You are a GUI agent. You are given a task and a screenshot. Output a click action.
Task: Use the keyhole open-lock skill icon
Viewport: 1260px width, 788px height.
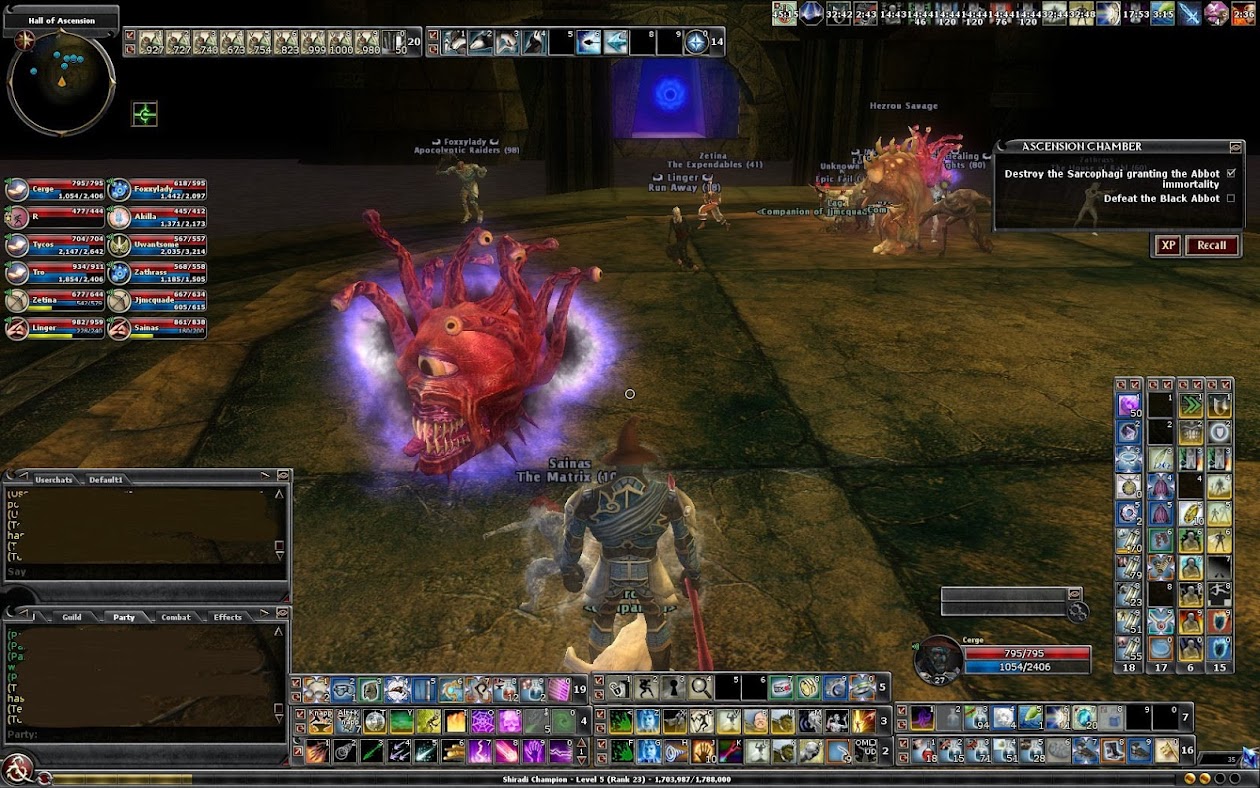coord(674,688)
